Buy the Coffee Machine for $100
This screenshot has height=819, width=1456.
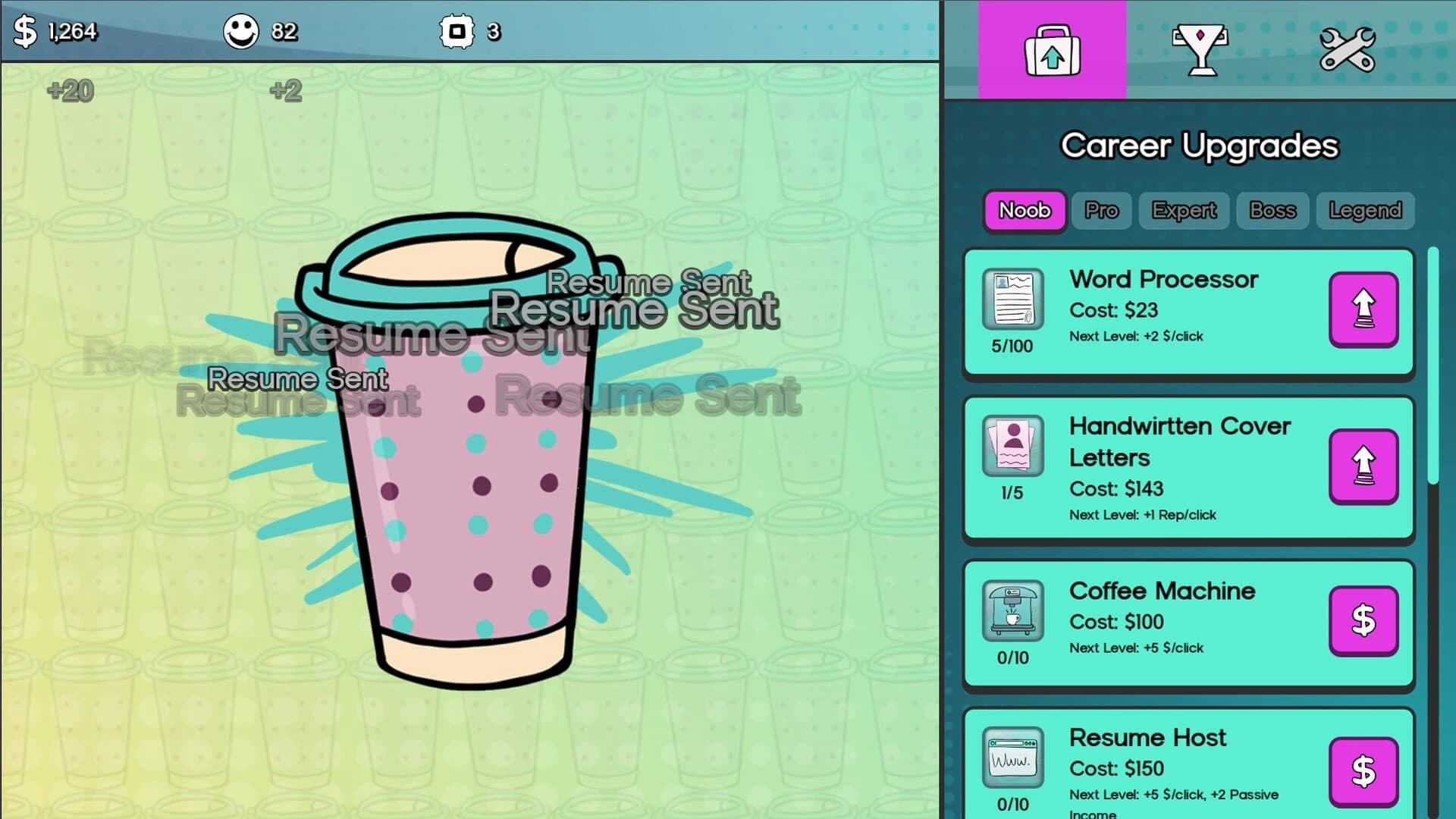tap(1363, 622)
